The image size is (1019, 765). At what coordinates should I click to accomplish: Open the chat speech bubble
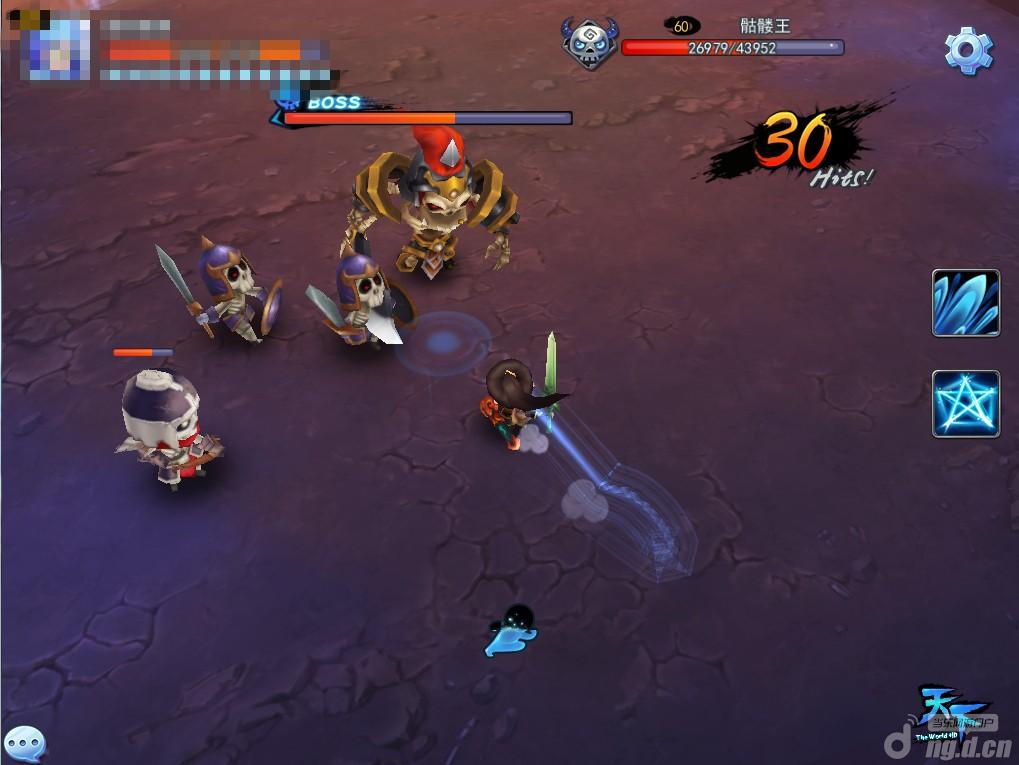(24, 742)
